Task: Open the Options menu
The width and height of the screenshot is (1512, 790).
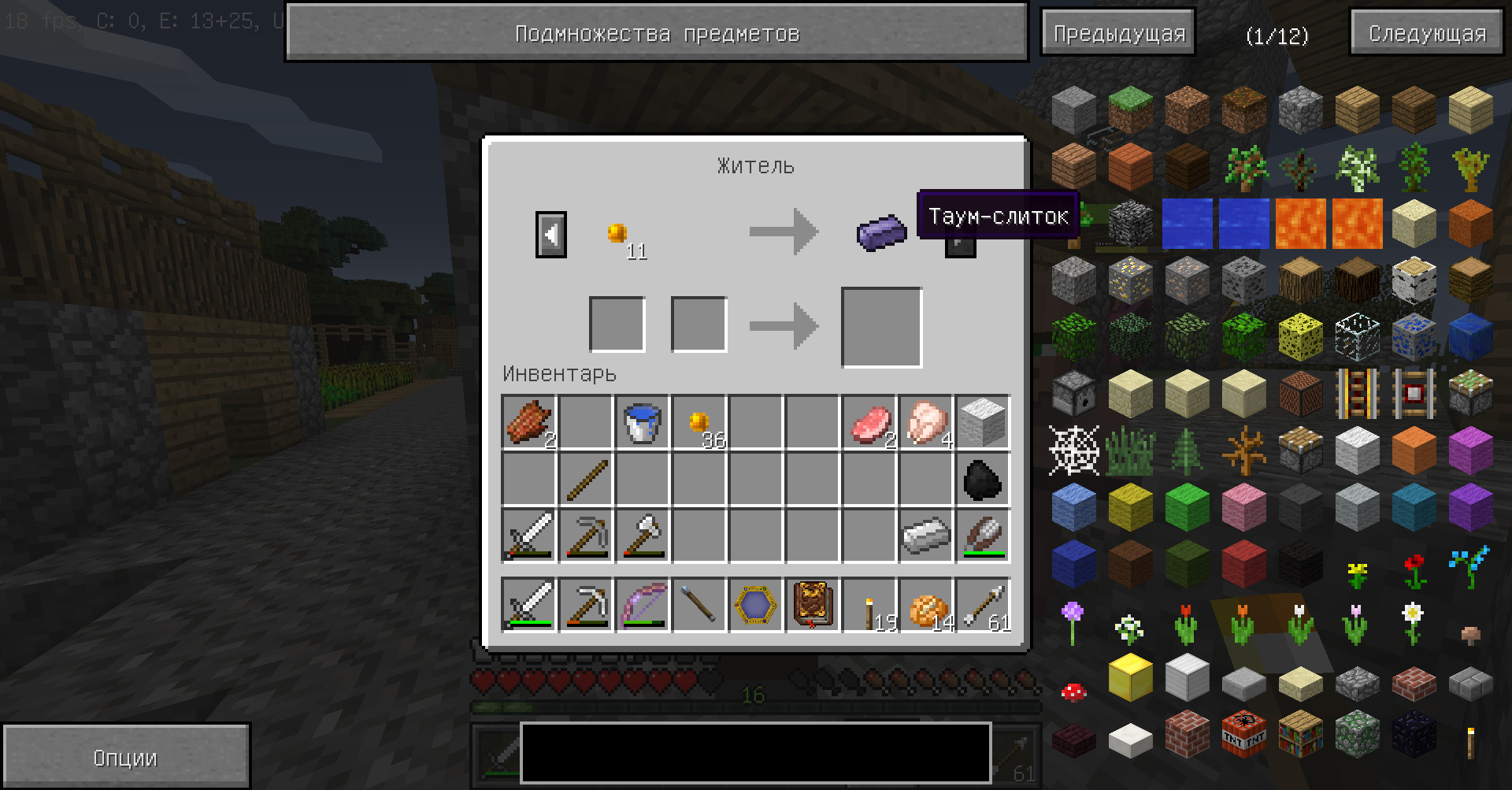Action: [x=125, y=758]
